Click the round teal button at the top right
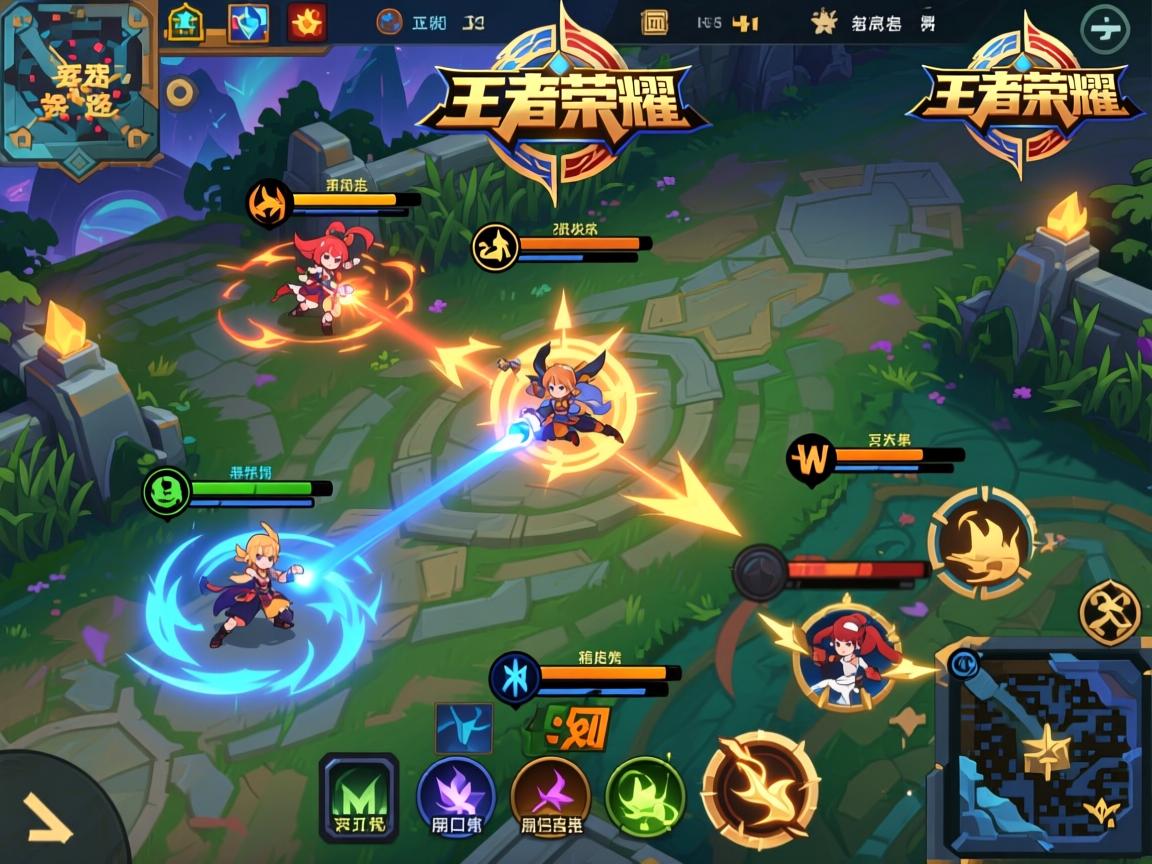The height and width of the screenshot is (864, 1152). tap(1105, 28)
